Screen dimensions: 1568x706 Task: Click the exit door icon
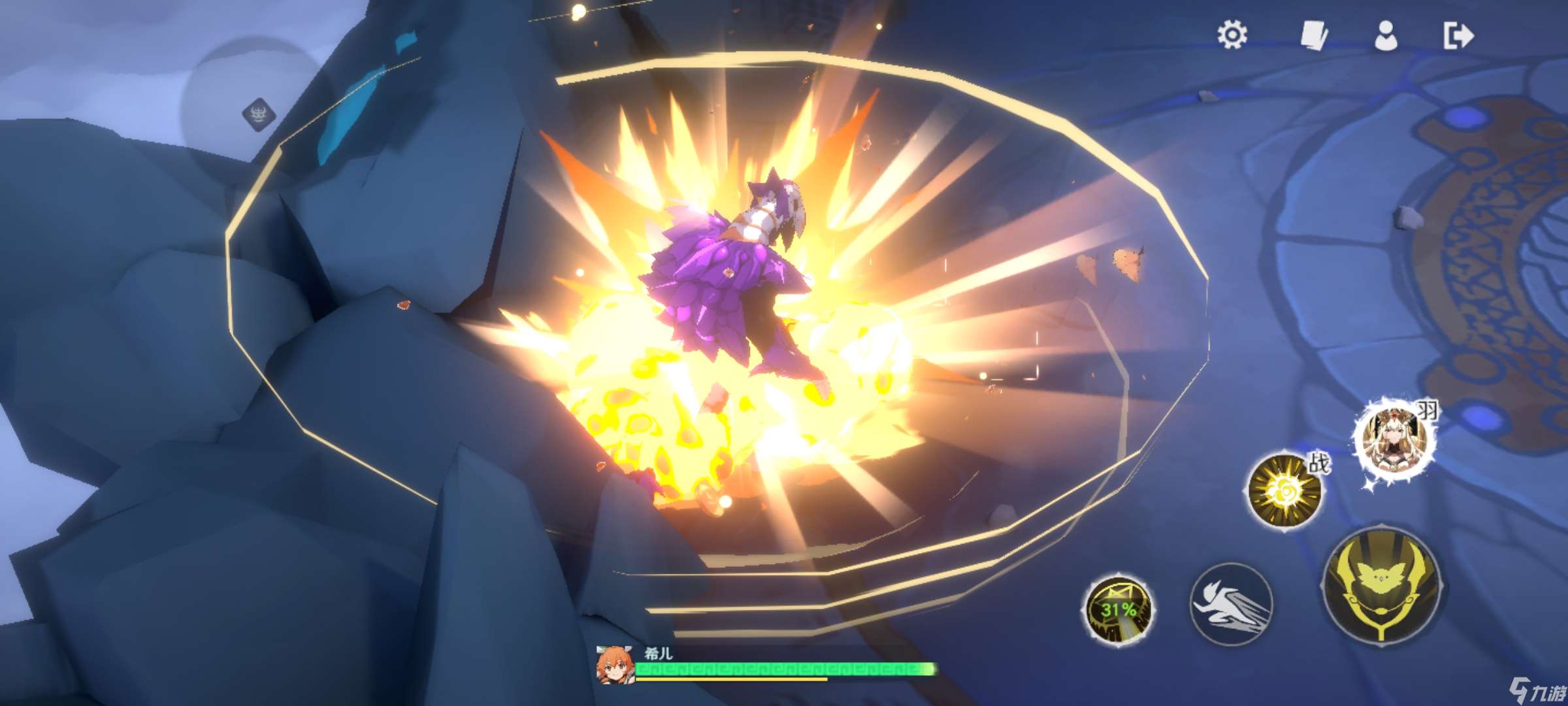point(1458,35)
